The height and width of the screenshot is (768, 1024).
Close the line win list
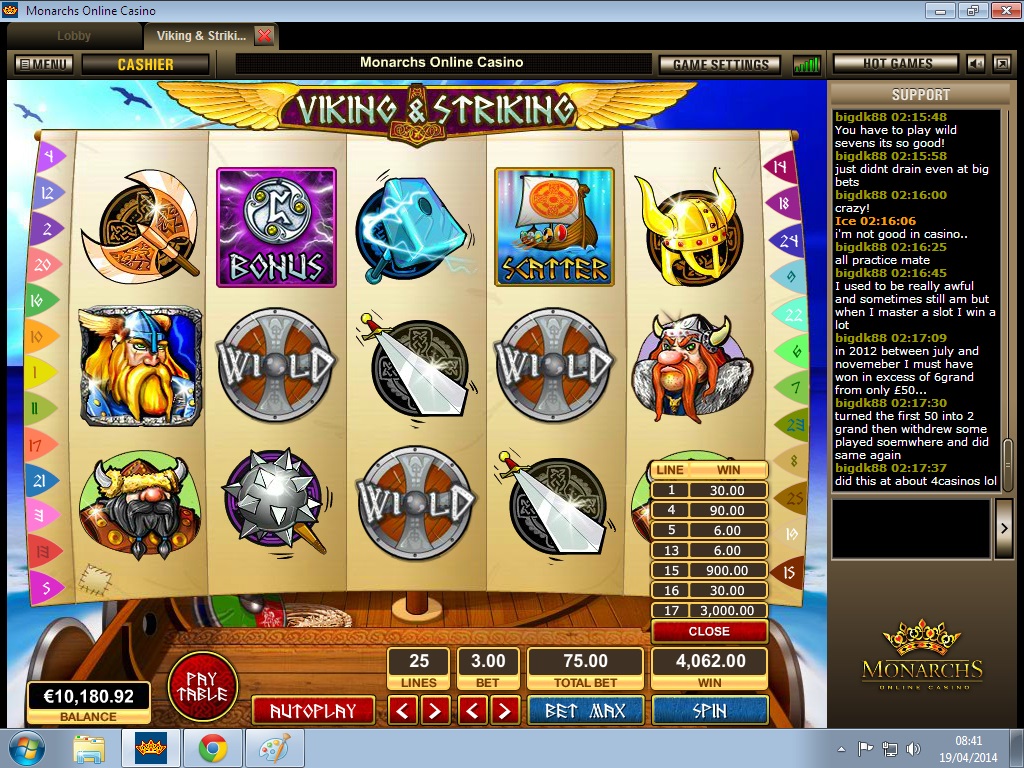coord(709,632)
